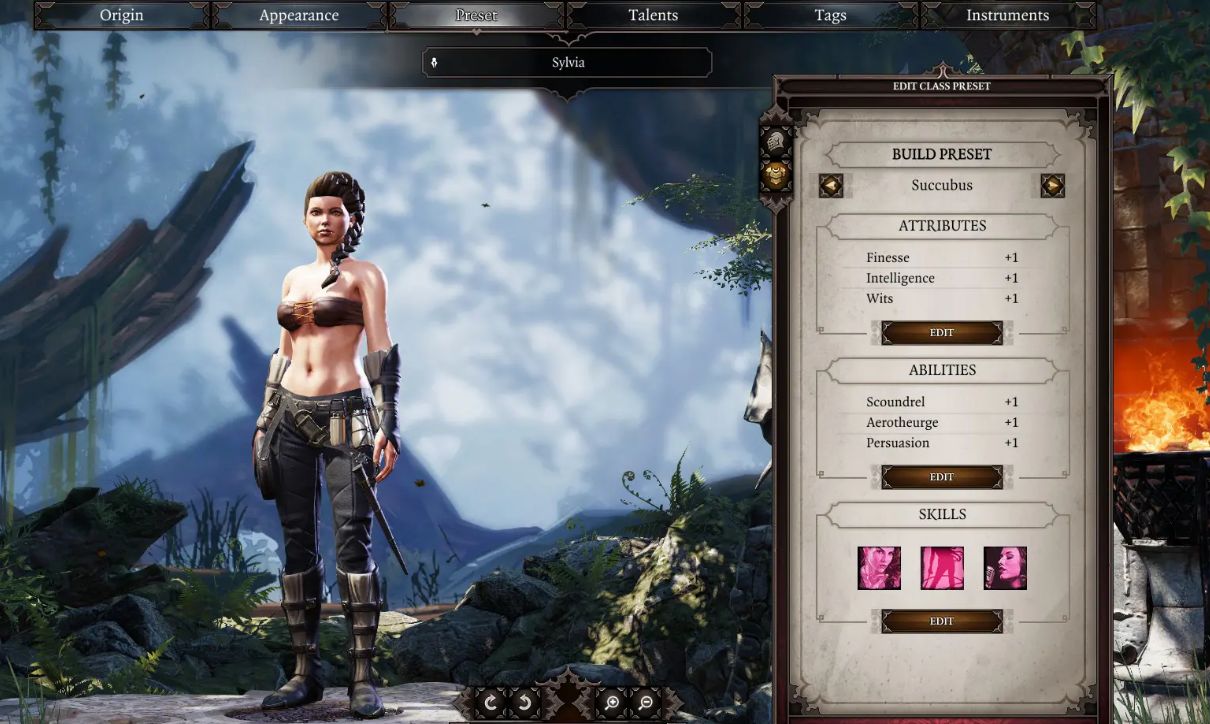
Task: Click the Sylvia character name field
Action: point(568,63)
